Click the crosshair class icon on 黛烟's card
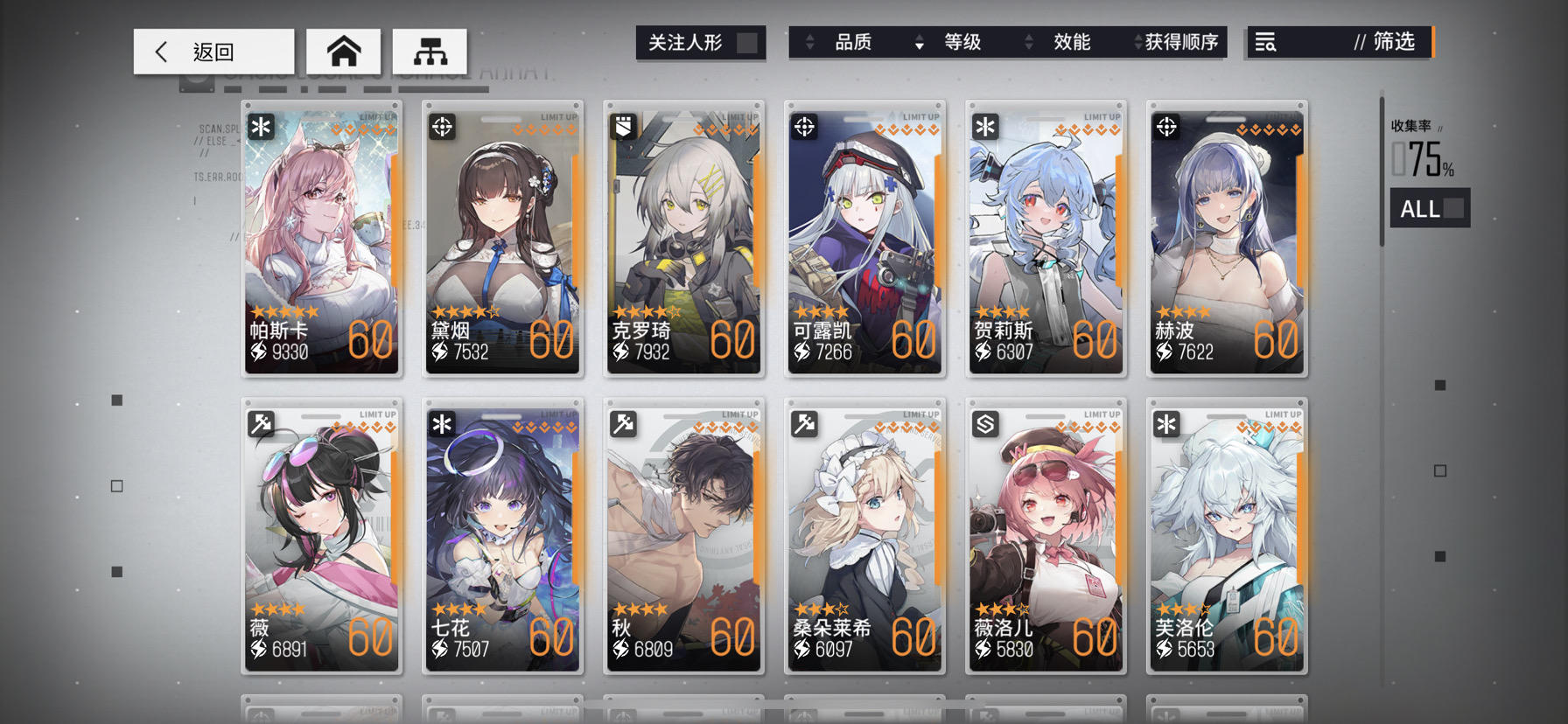 pos(444,126)
